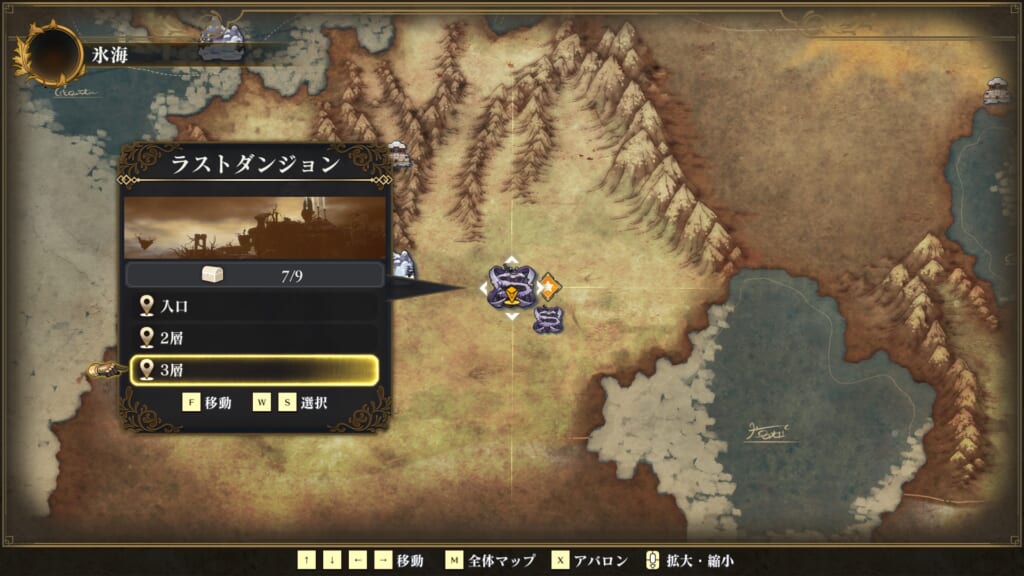Image resolution: width=1024 pixels, height=576 pixels.
Task: Select the highlighted 3層 entry
Action: click(x=254, y=370)
